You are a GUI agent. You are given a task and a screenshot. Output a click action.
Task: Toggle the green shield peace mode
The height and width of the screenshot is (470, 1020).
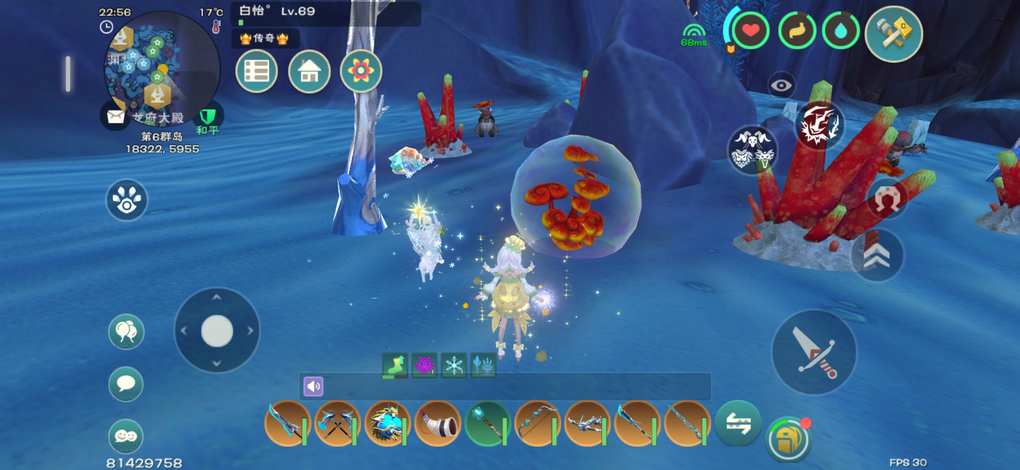pos(208,117)
